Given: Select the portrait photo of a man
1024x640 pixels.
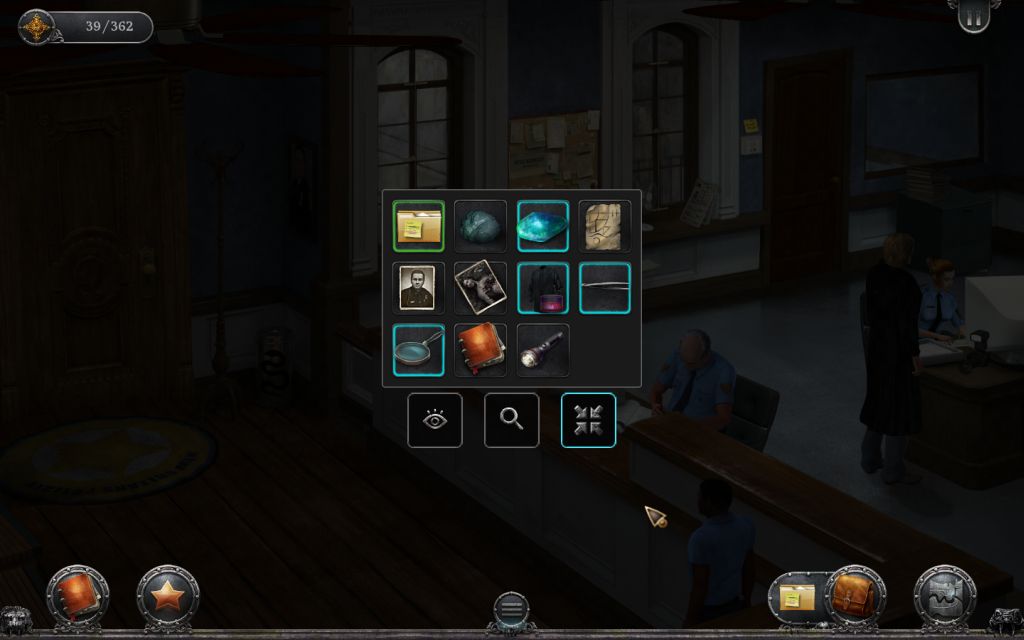Looking at the screenshot, I should pos(418,288).
